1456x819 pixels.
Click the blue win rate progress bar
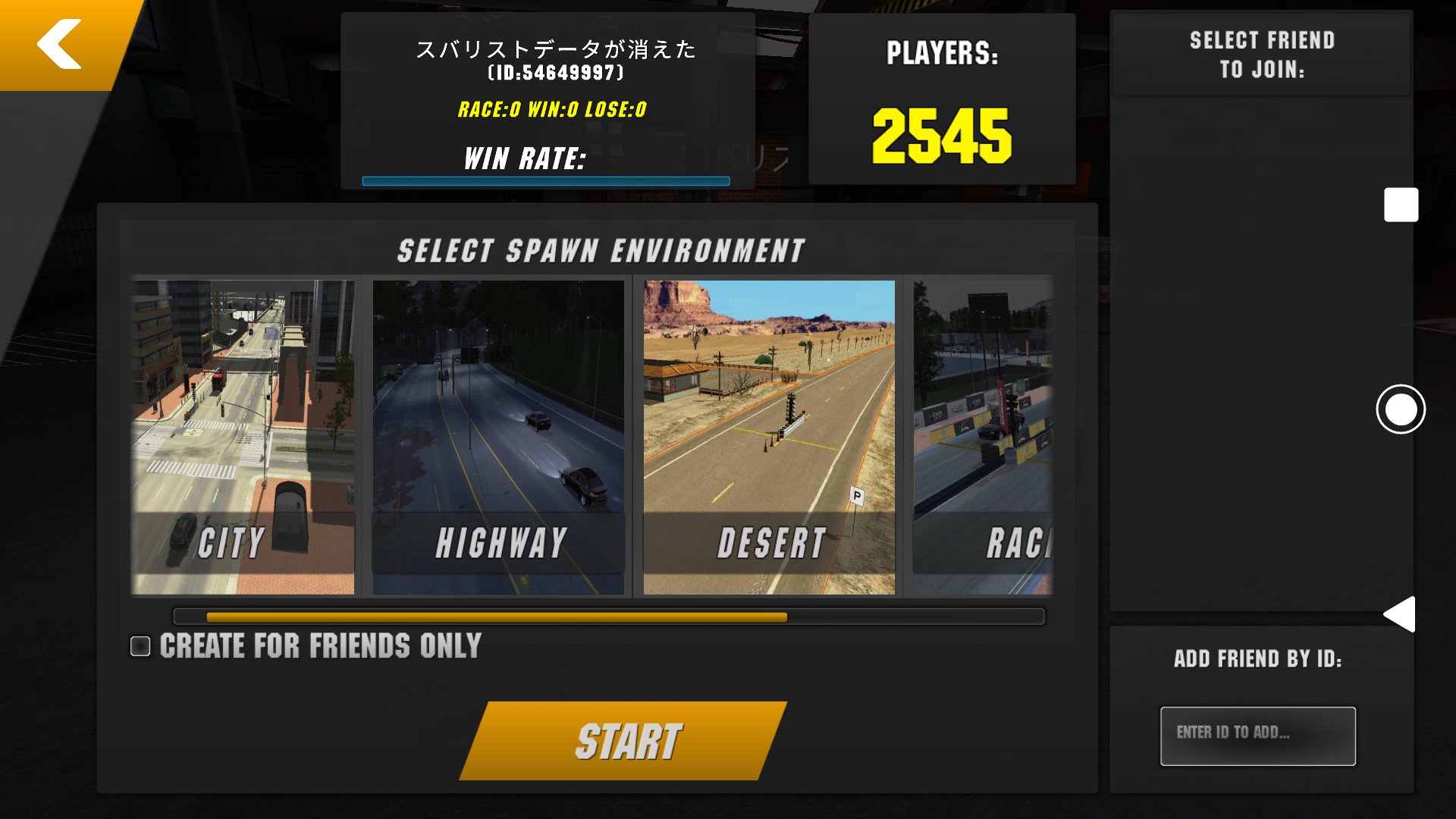(544, 180)
